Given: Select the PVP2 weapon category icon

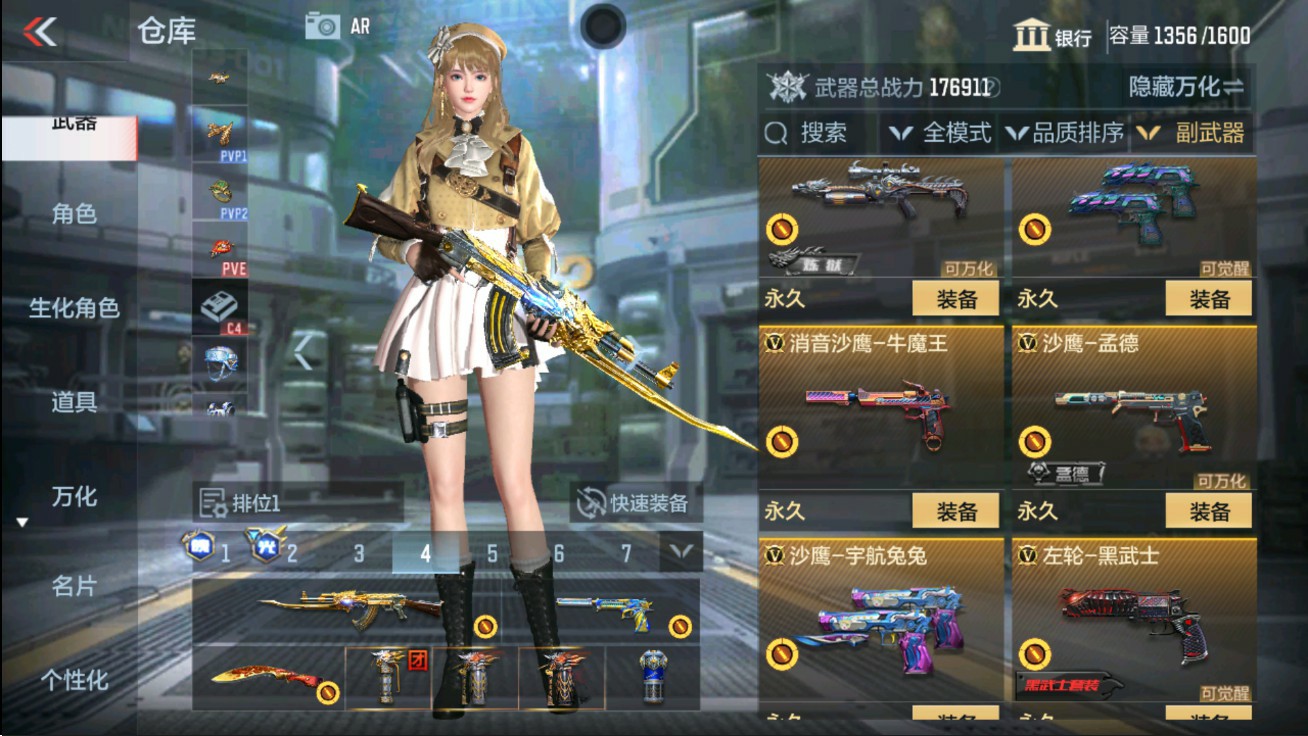Looking at the screenshot, I should (x=220, y=192).
